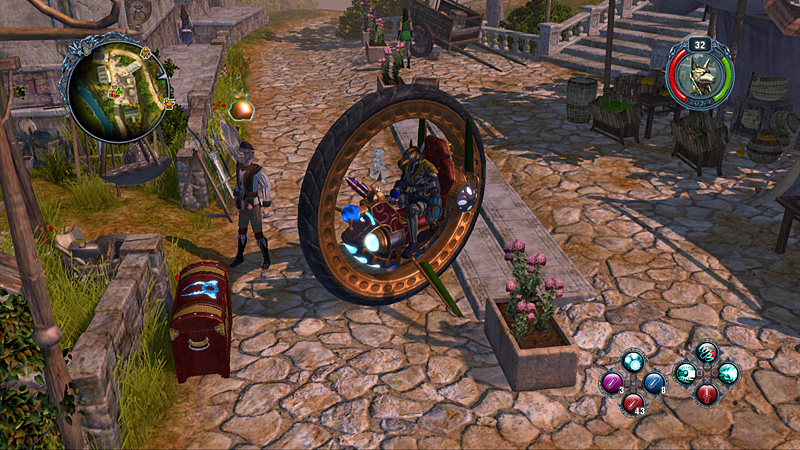Use the purple potion slot

coord(611,383)
